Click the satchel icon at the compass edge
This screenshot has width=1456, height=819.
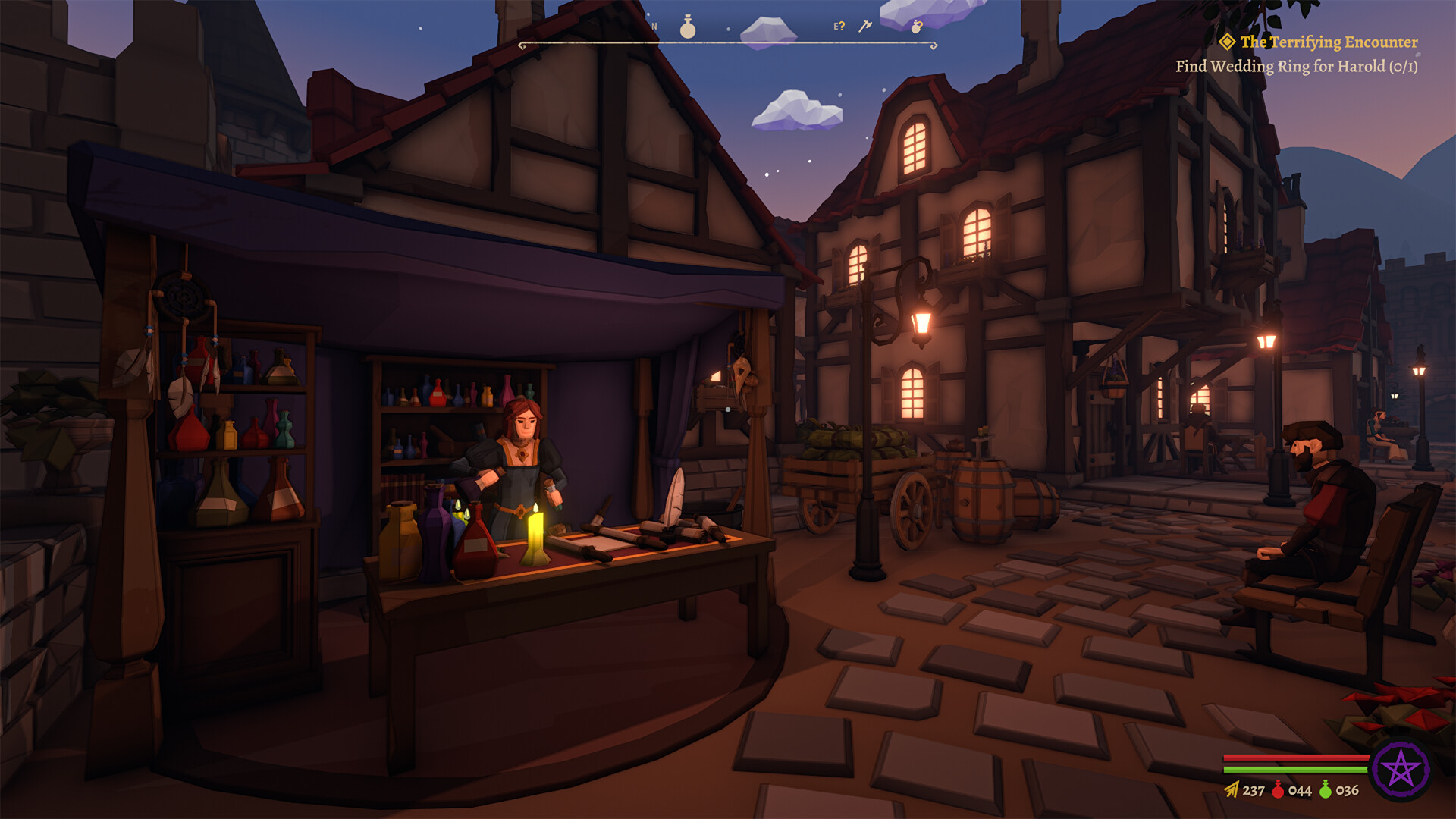(916, 28)
